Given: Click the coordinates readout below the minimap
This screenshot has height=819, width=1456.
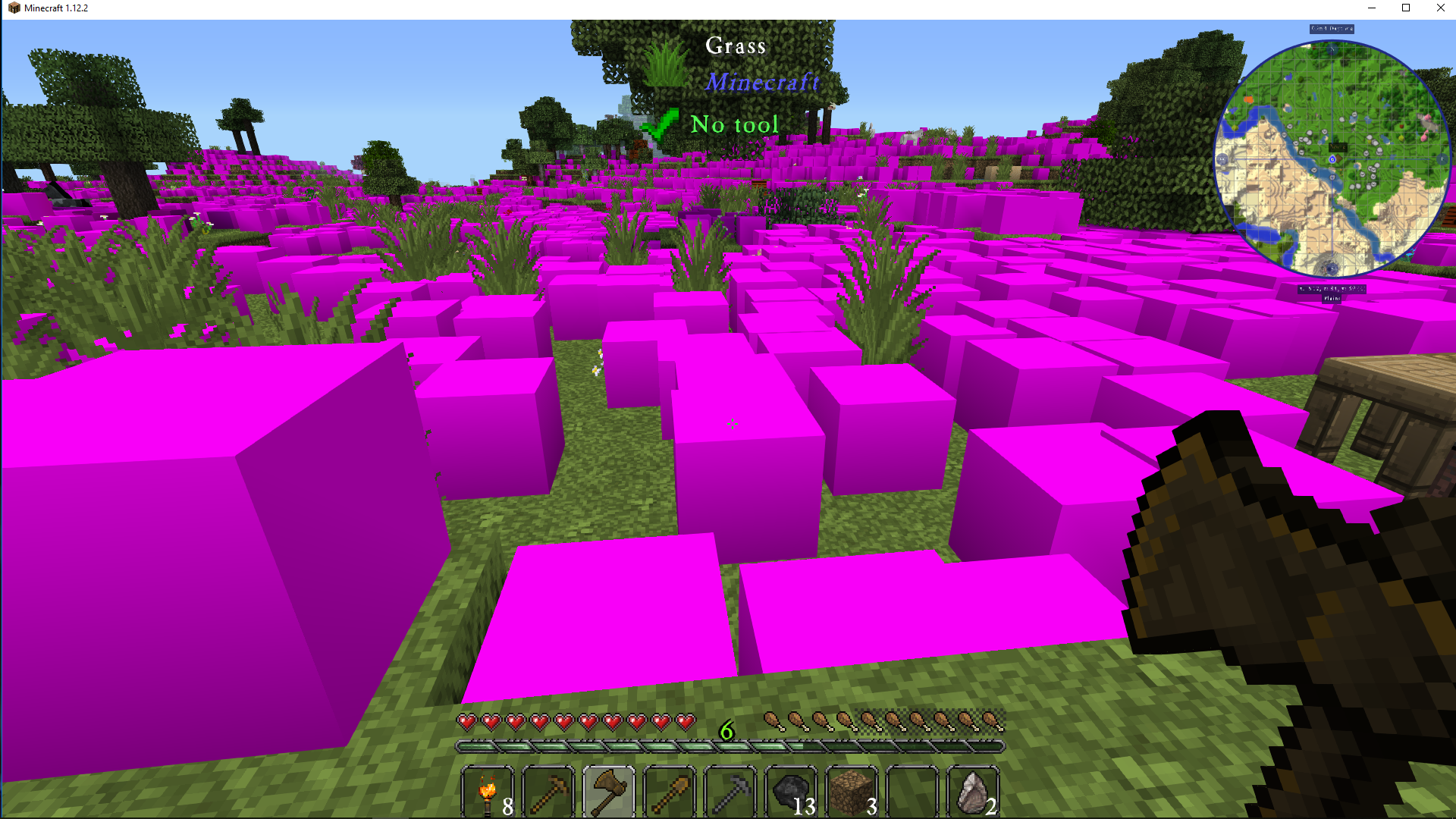Looking at the screenshot, I should coord(1331,287).
